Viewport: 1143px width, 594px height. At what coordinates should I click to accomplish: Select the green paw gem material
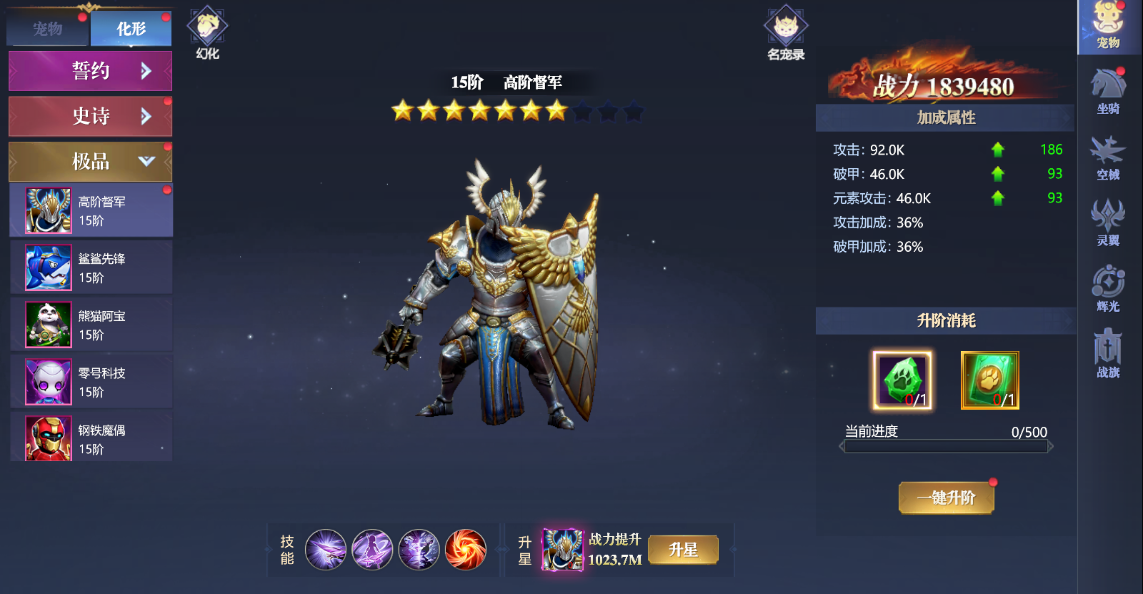[x=902, y=380]
